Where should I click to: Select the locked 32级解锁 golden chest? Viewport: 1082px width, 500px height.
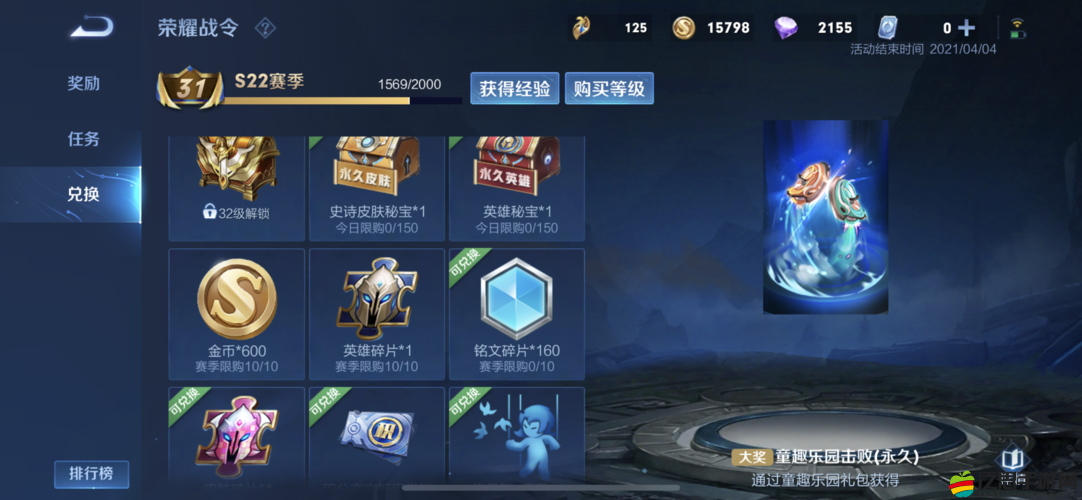237,187
